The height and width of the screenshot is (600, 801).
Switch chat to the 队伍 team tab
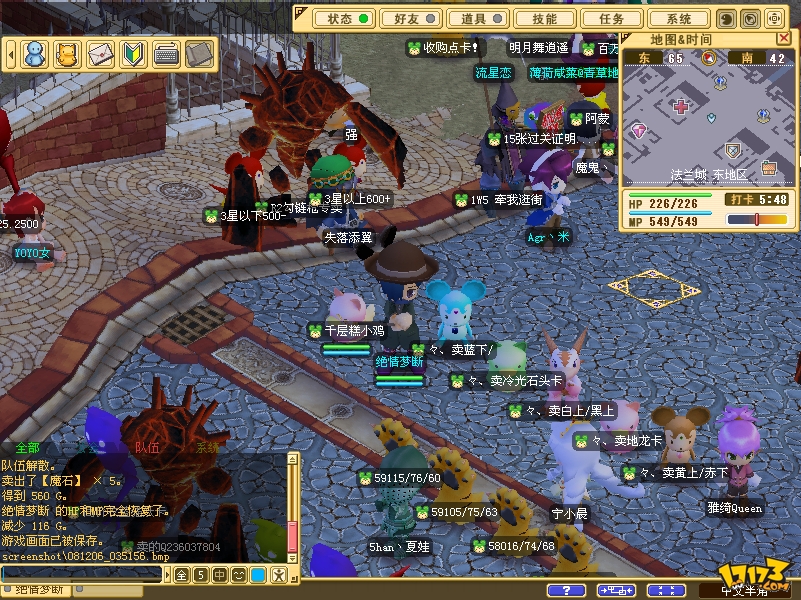coord(147,448)
